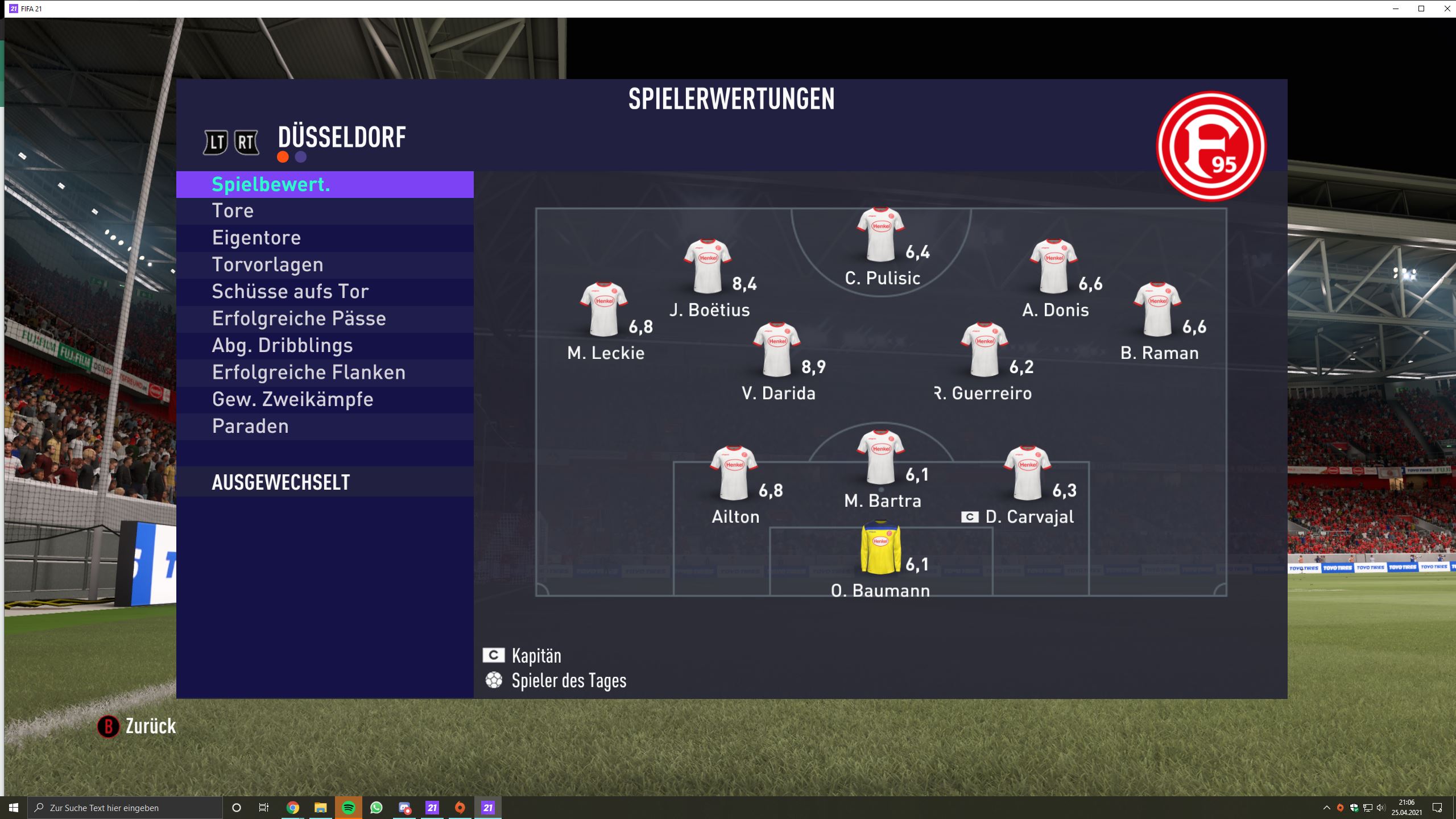Select goalkeeper O. Baumann's yellow shirt

[x=880, y=547]
